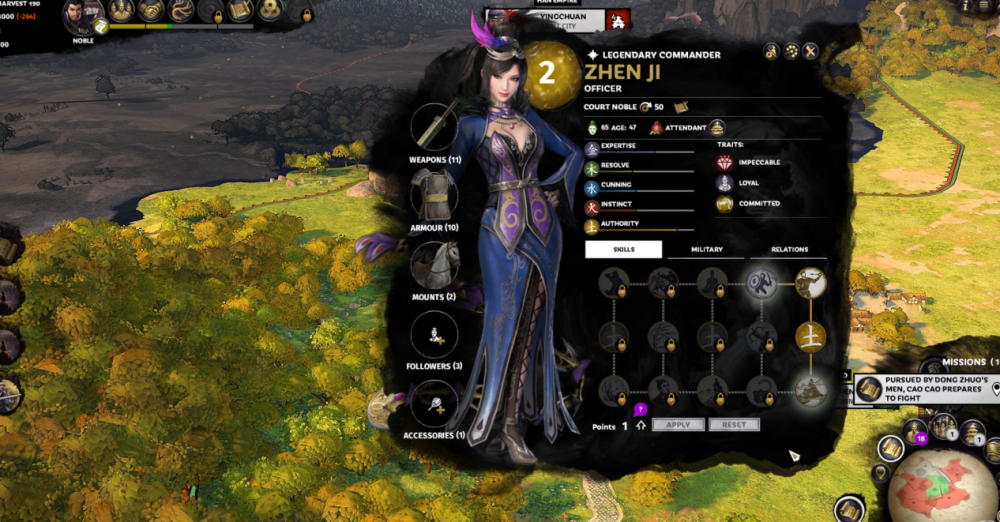Viewport: 1000px width, 522px height.
Task: Click the Loyal trait icon
Action: [725, 183]
